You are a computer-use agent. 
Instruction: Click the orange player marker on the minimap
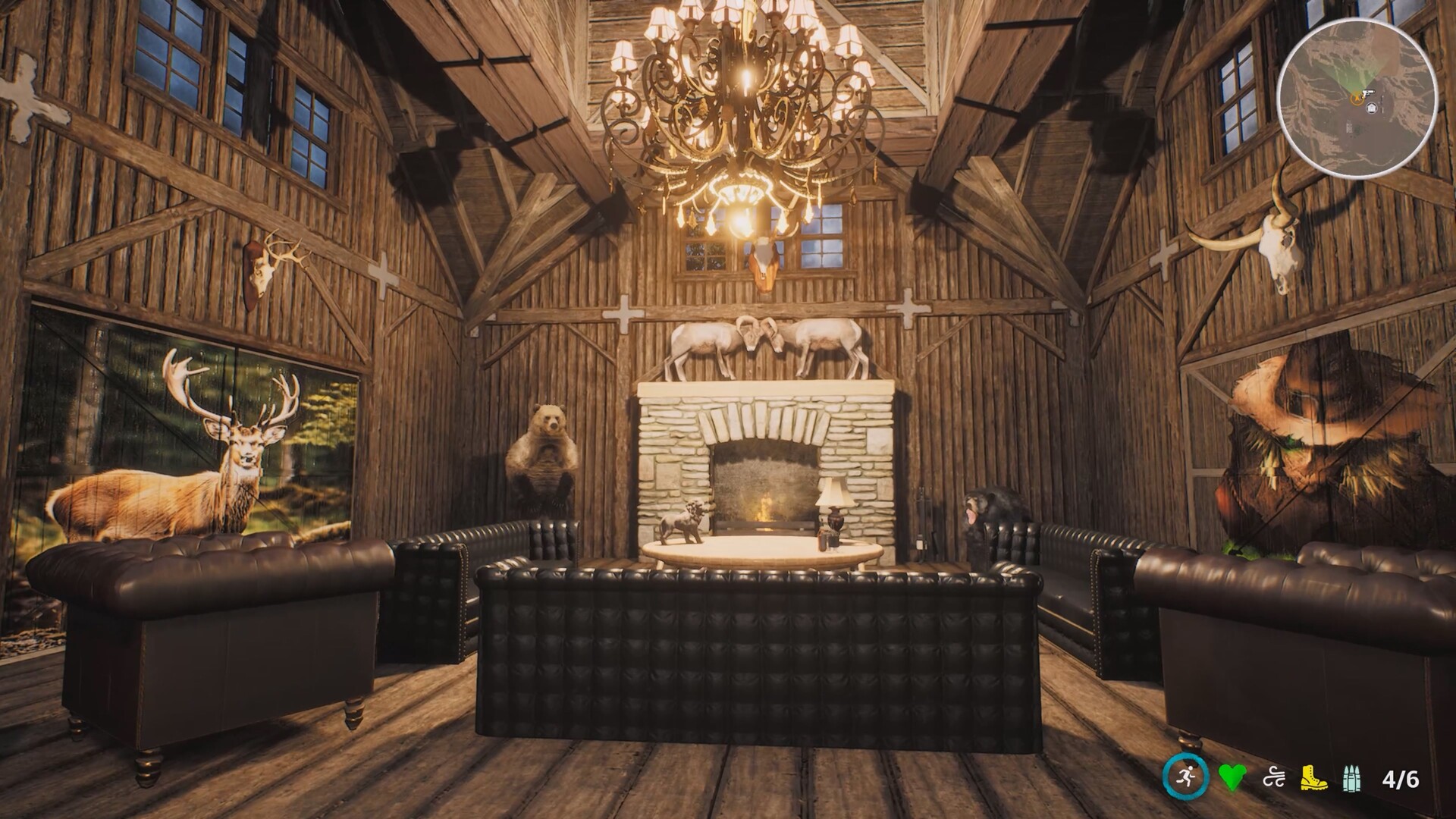coord(1357,98)
